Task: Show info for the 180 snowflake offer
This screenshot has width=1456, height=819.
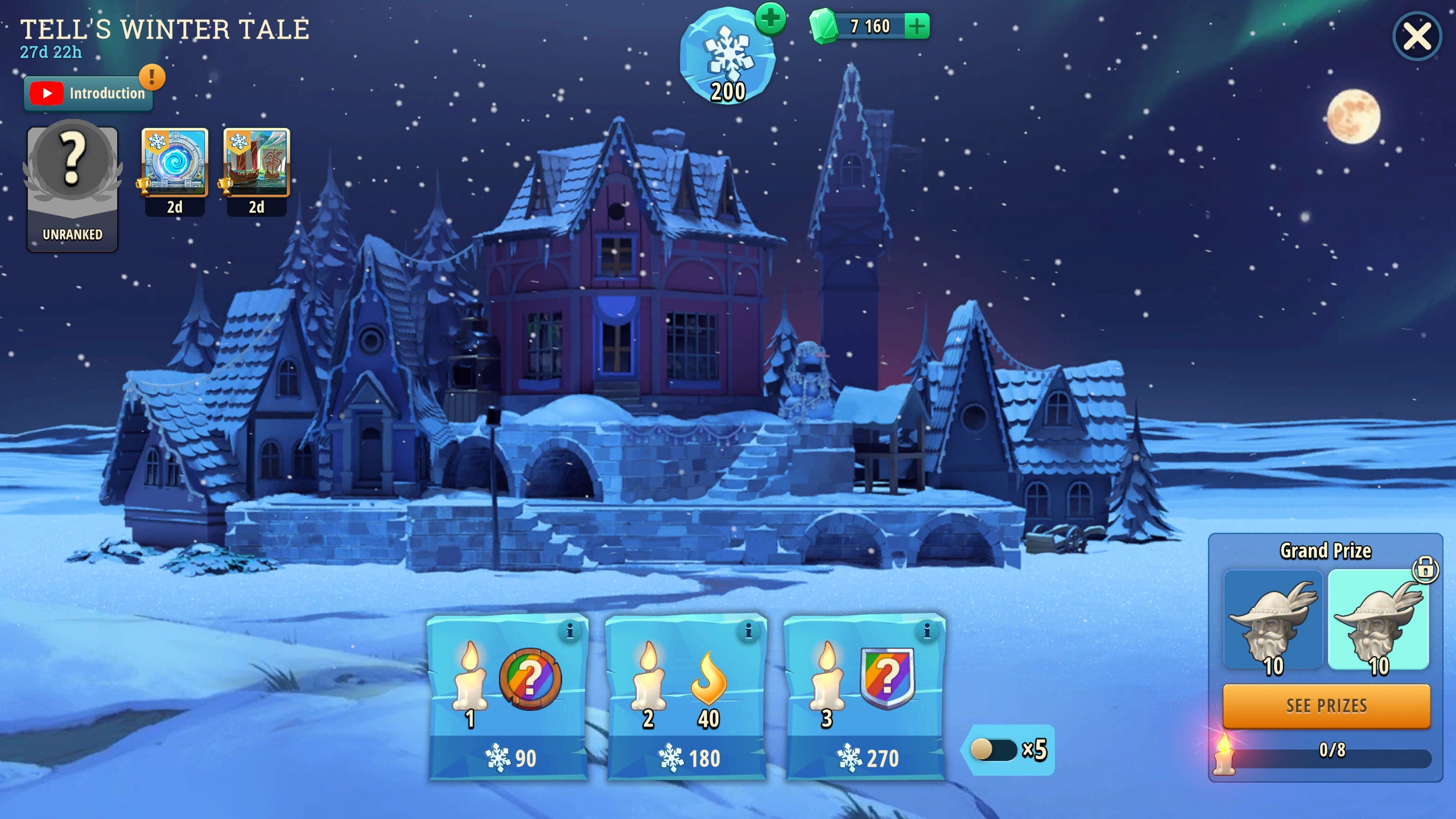Action: point(748,631)
